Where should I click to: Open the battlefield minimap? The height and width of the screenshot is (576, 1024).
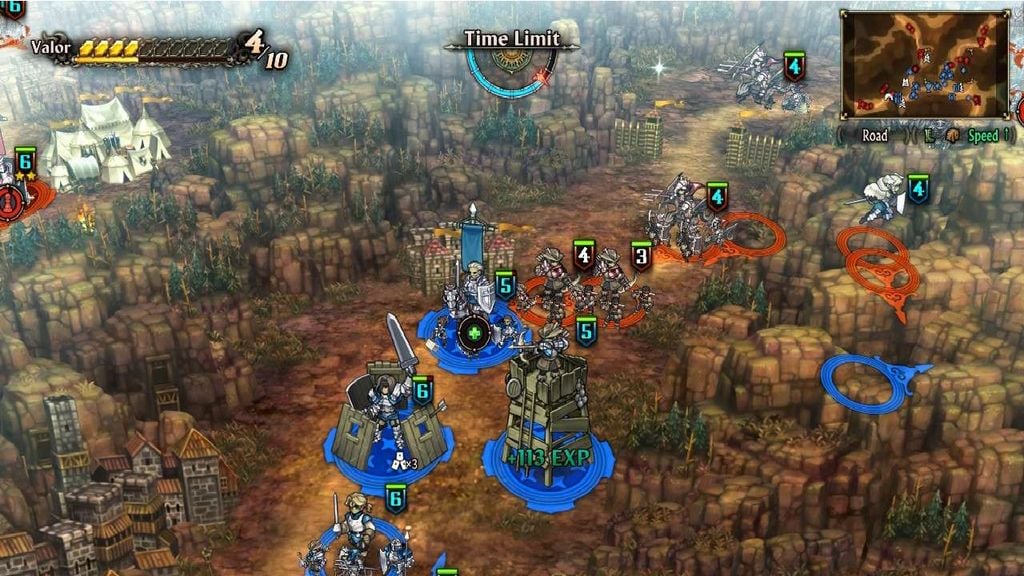point(923,64)
